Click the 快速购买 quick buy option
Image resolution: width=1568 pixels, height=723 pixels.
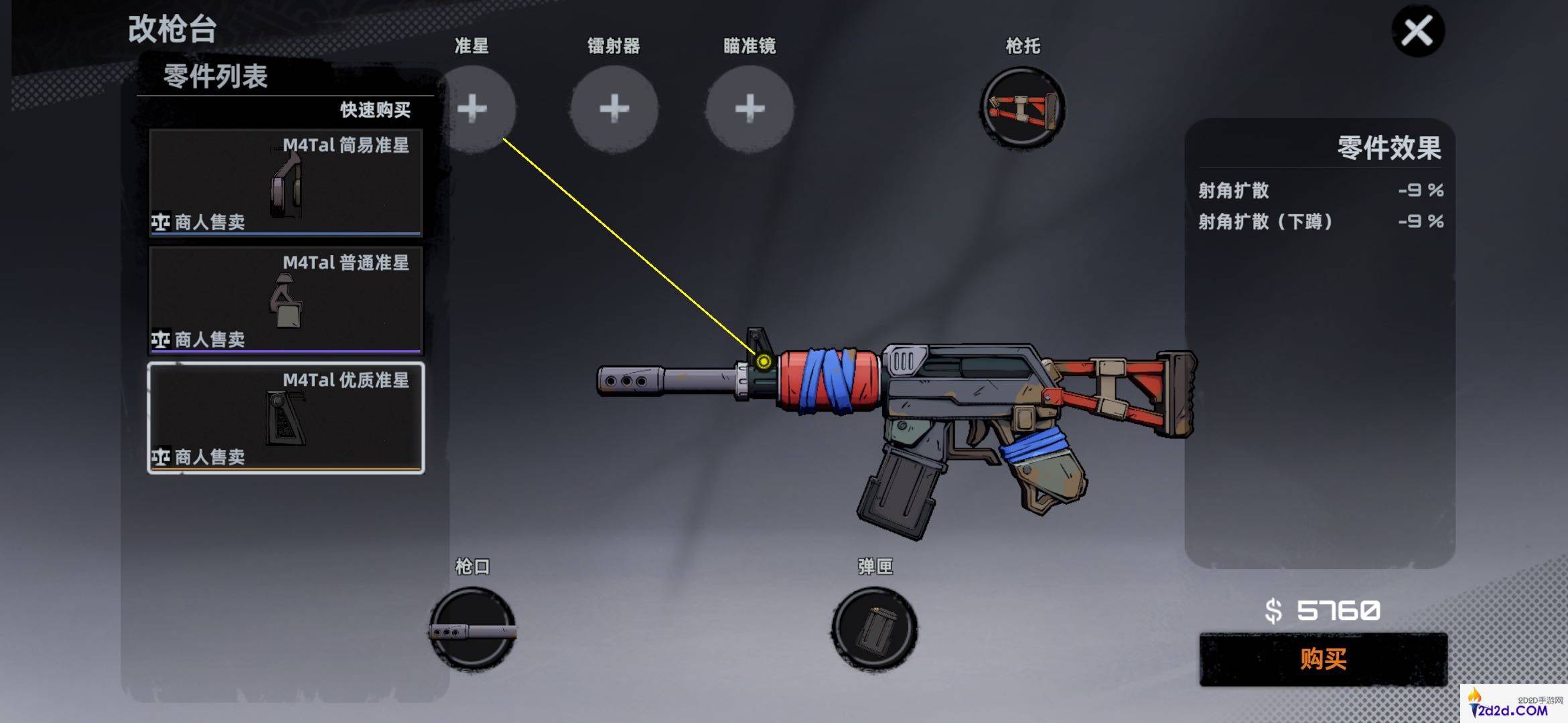point(375,110)
